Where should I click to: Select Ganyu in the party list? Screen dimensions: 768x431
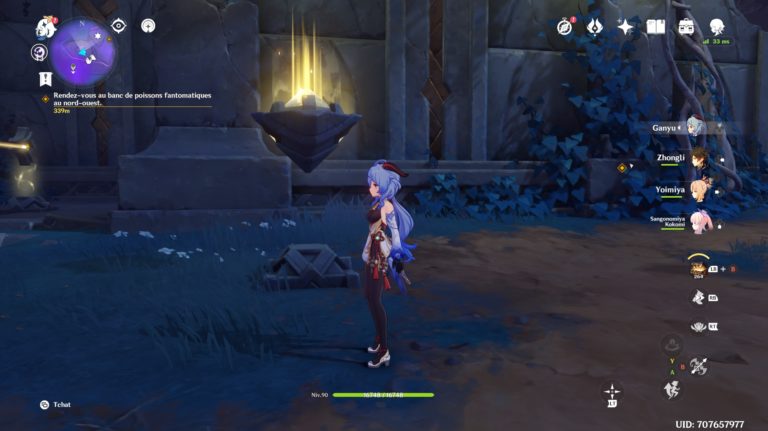(x=695, y=127)
